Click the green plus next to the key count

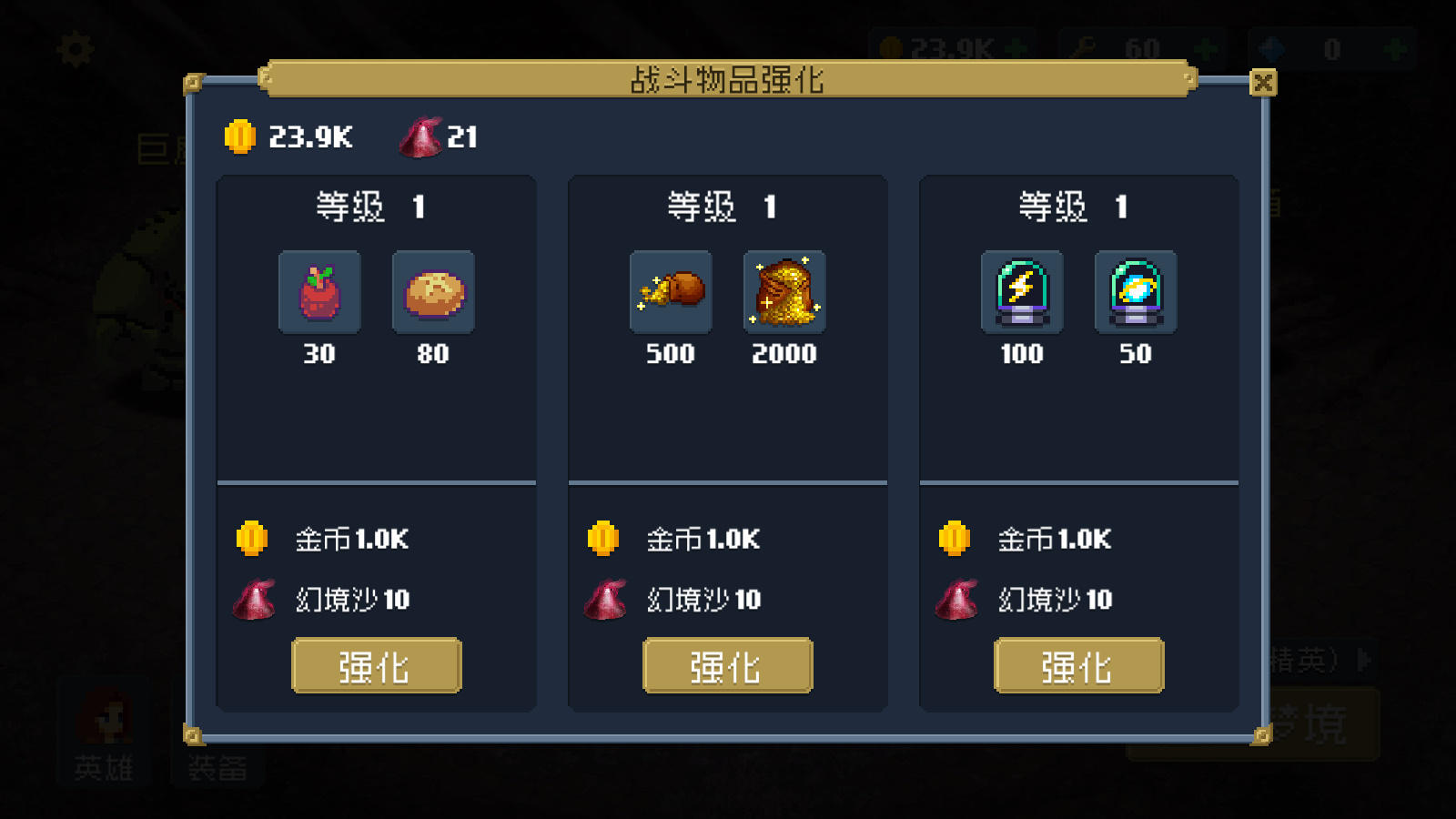pos(1207,50)
